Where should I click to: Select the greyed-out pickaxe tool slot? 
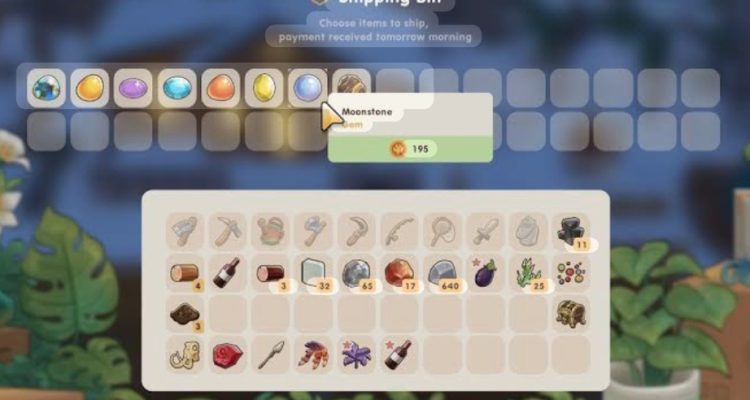pyautogui.click(x=228, y=231)
